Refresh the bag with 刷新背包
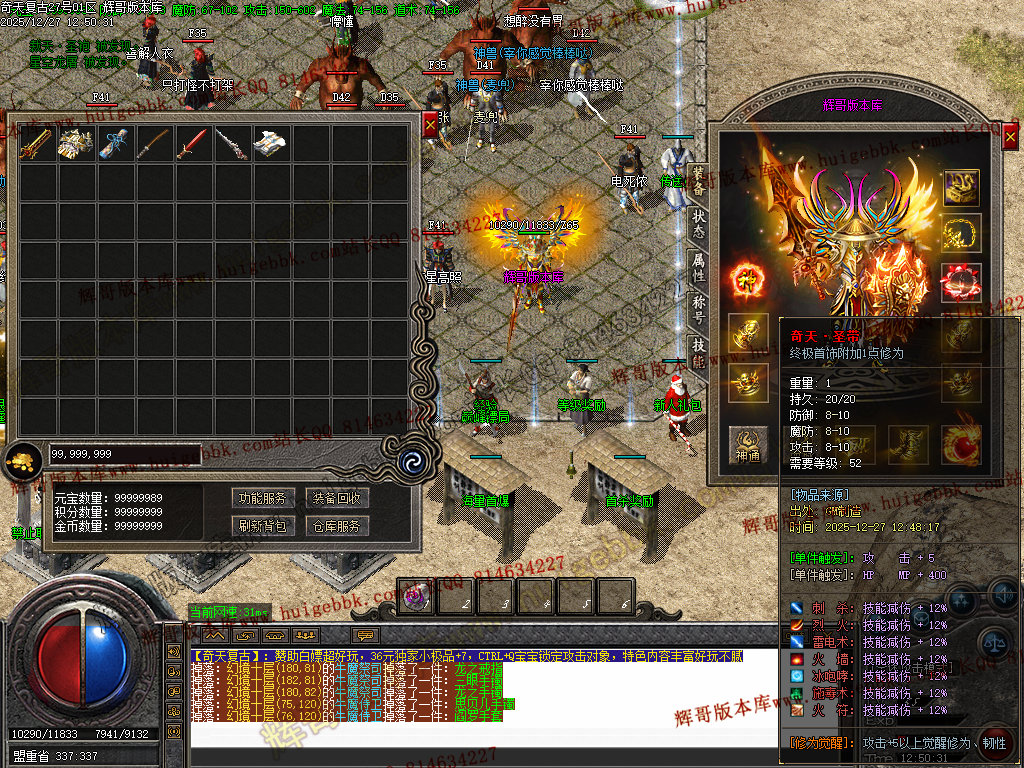The image size is (1024, 768). click(x=263, y=525)
